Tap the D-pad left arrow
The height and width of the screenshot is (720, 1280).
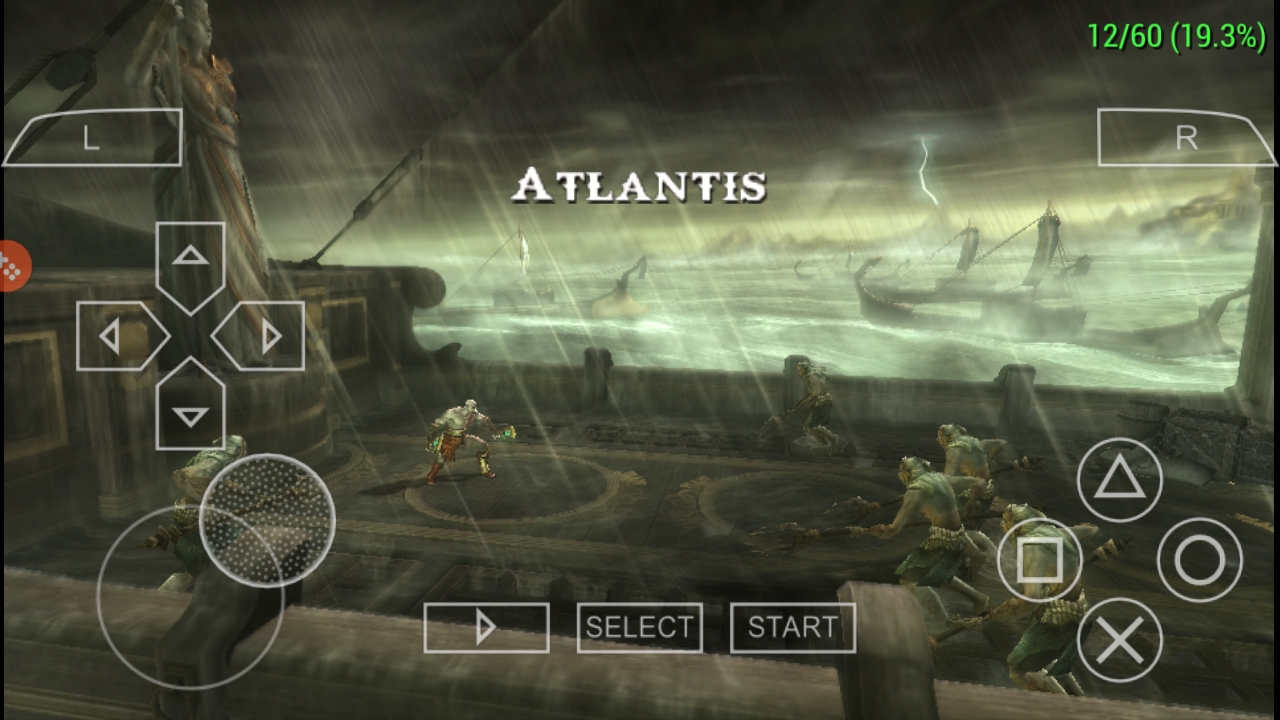tap(118, 337)
